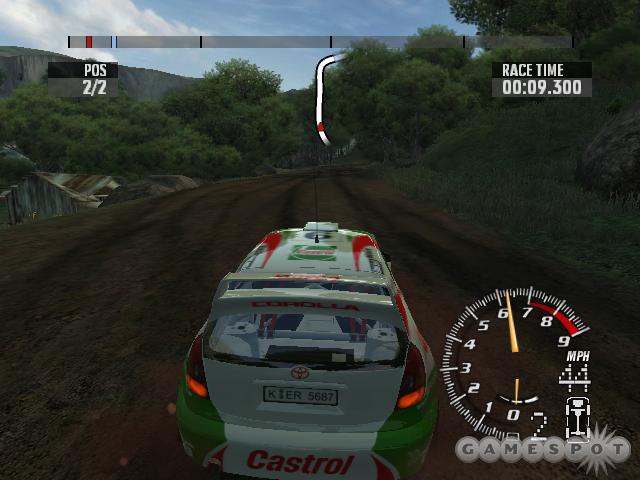Select the car damage status icon
The image size is (640, 480).
[x=576, y=418]
